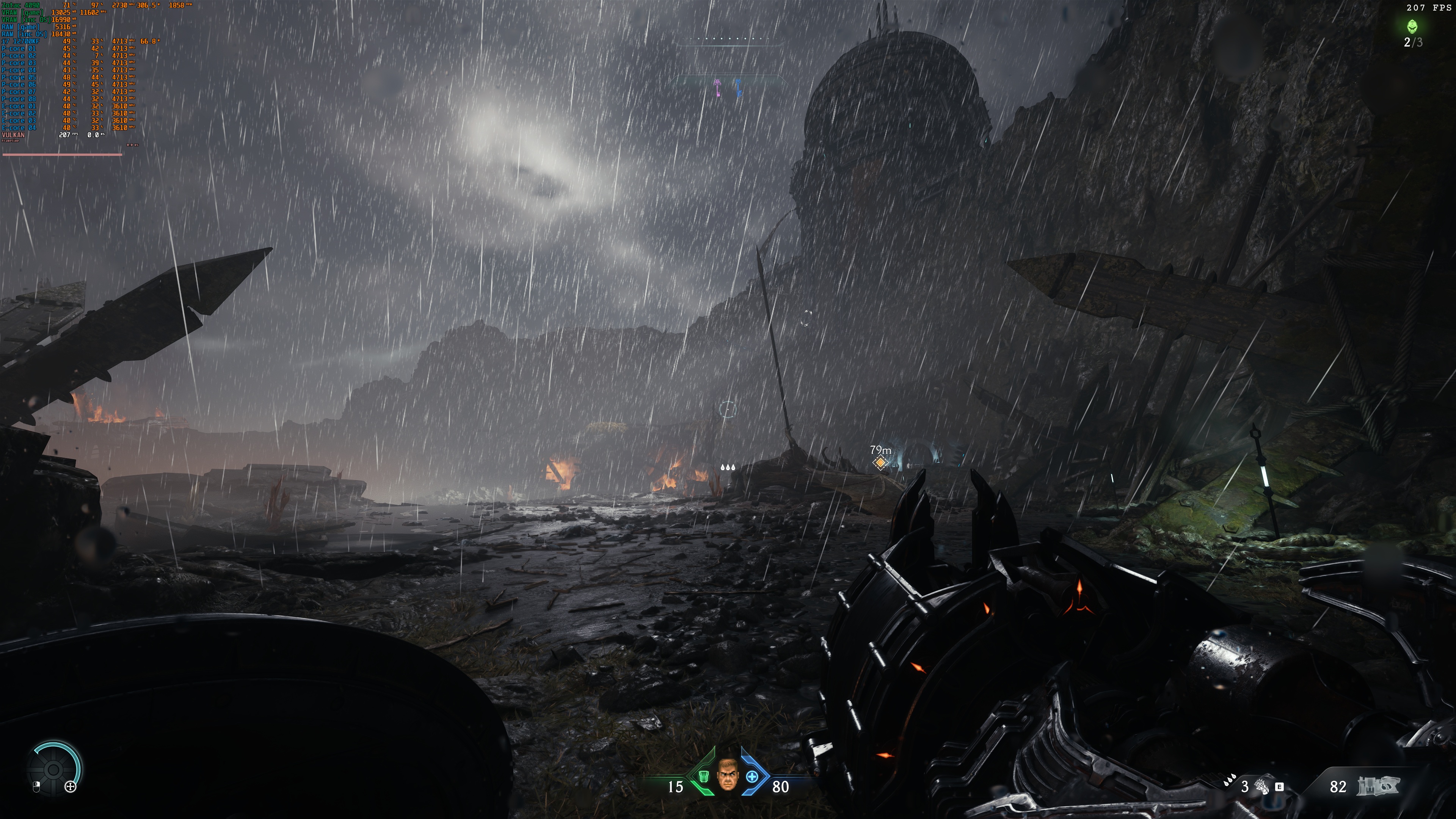Select the cross emblem on shield gauge
The height and width of the screenshot is (819, 1456).
point(71,786)
